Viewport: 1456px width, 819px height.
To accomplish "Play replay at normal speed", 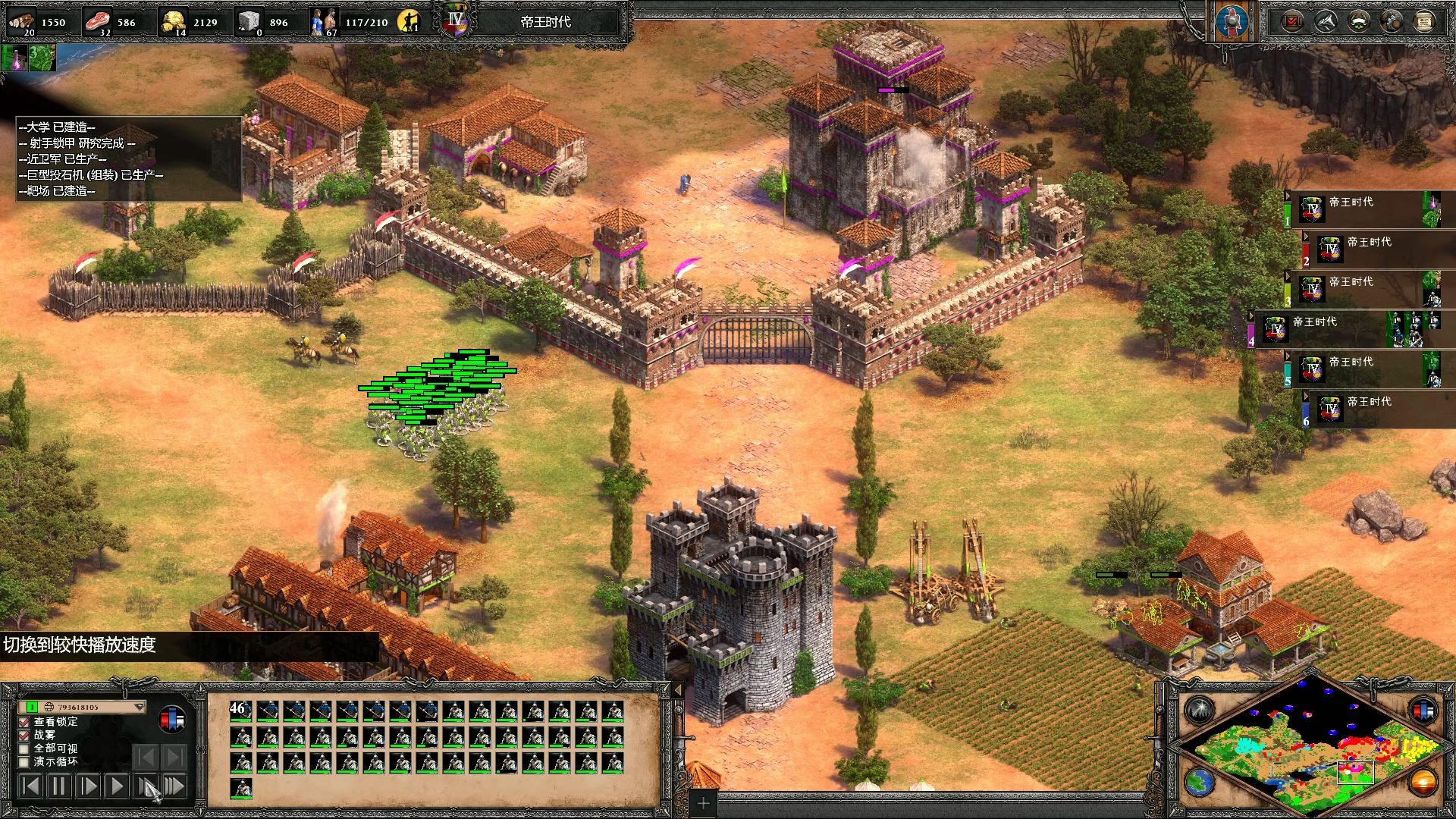I will pyautogui.click(x=116, y=786).
